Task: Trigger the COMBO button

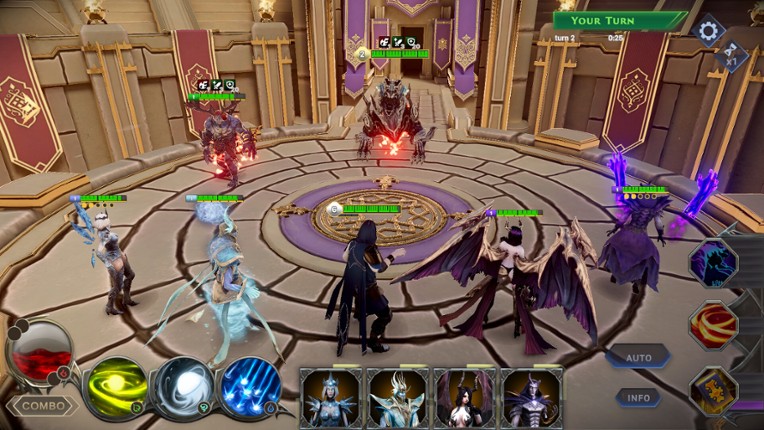Action: 43,406
